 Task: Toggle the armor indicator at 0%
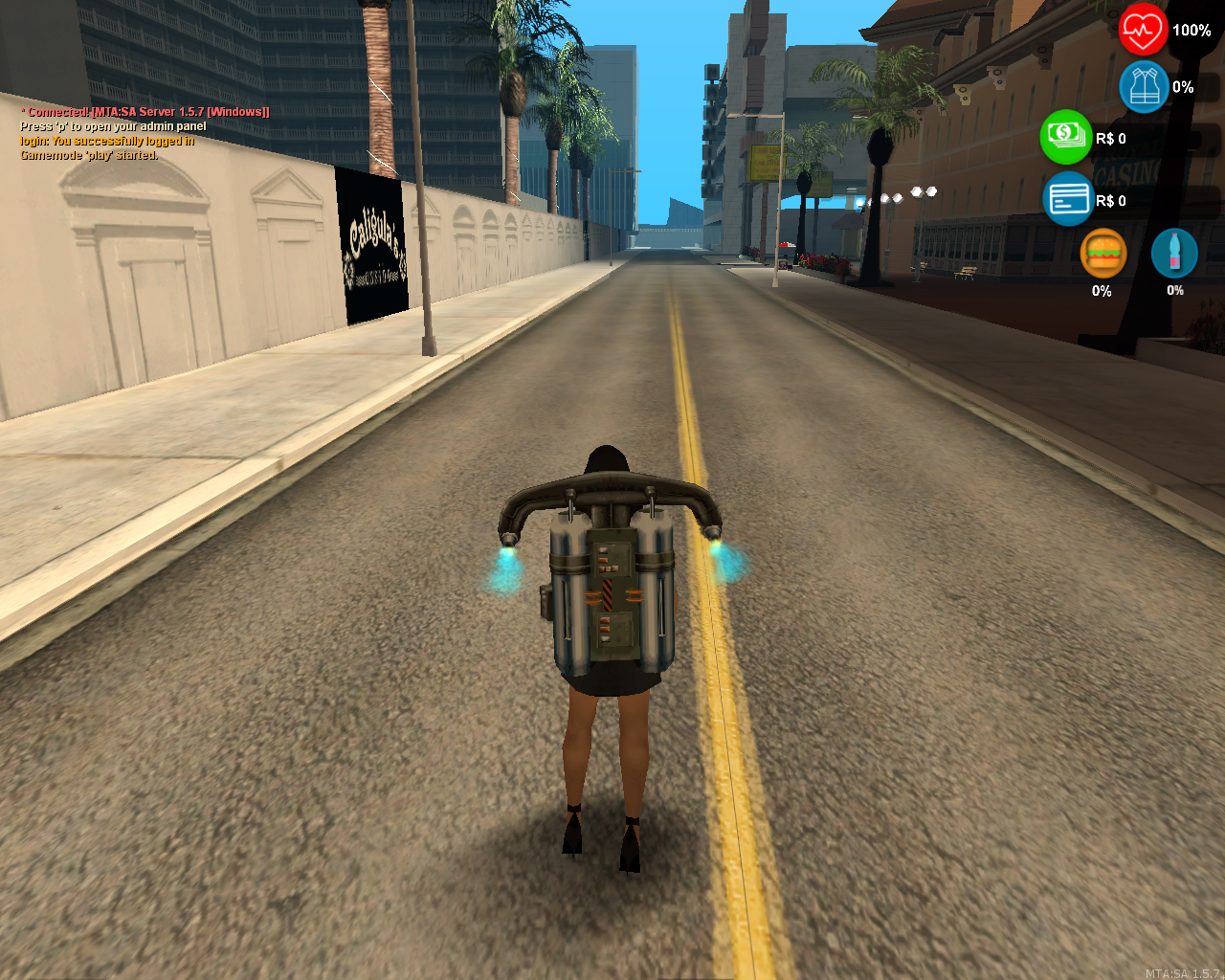coord(1183,87)
